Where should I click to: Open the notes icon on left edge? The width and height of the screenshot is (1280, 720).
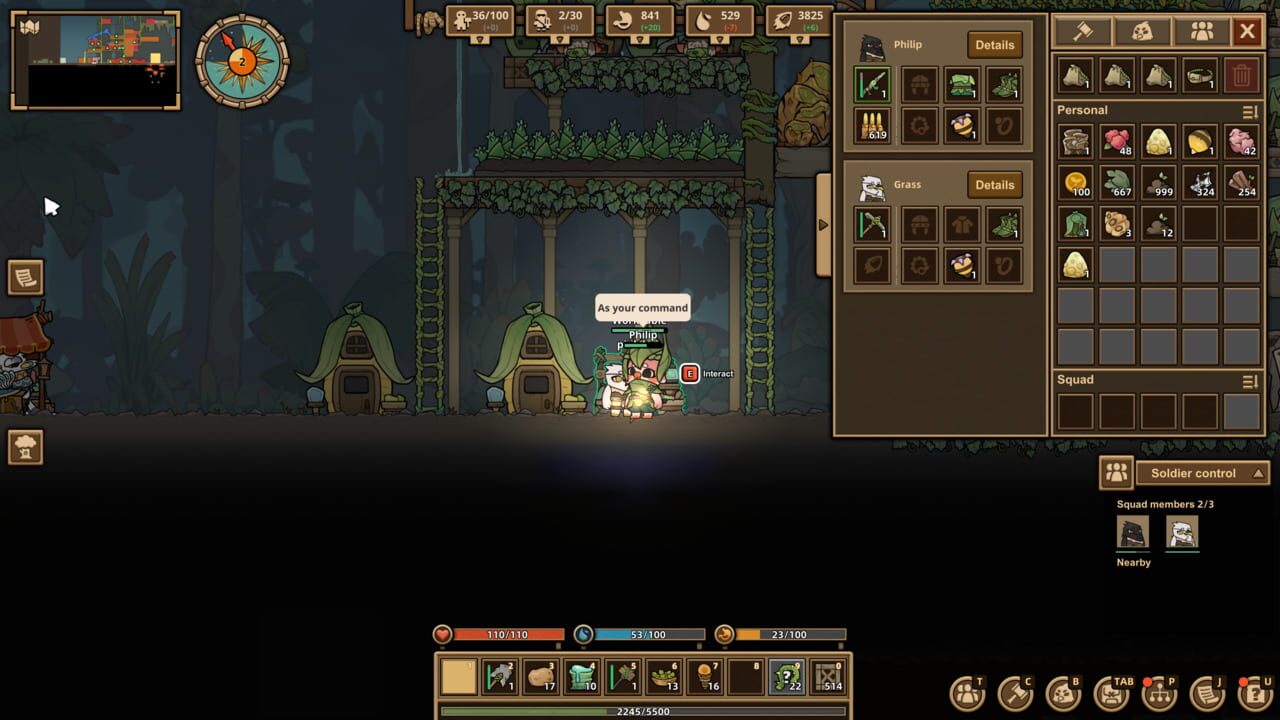point(24,280)
